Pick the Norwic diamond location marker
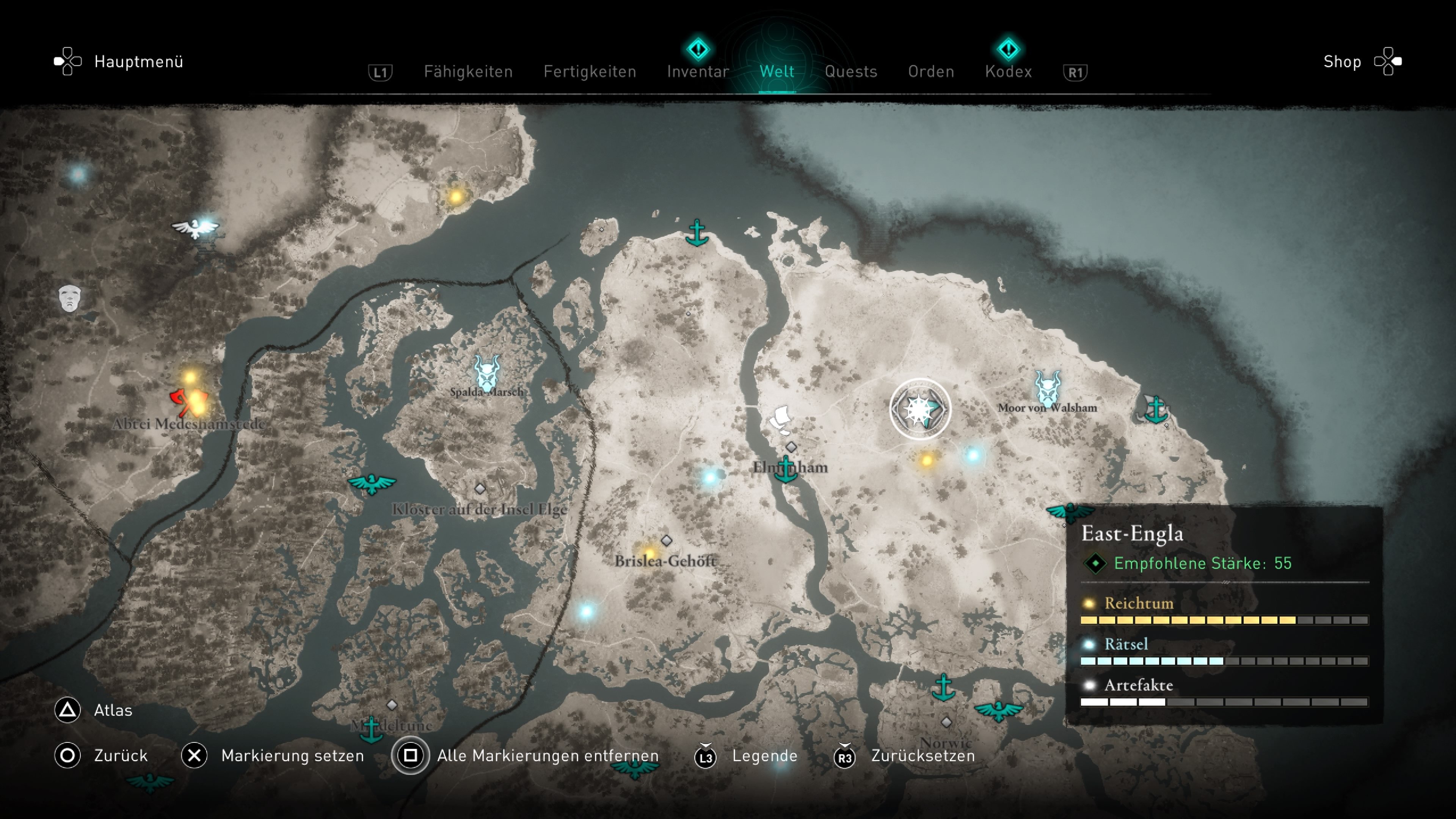The image size is (1456, 819). click(x=946, y=722)
